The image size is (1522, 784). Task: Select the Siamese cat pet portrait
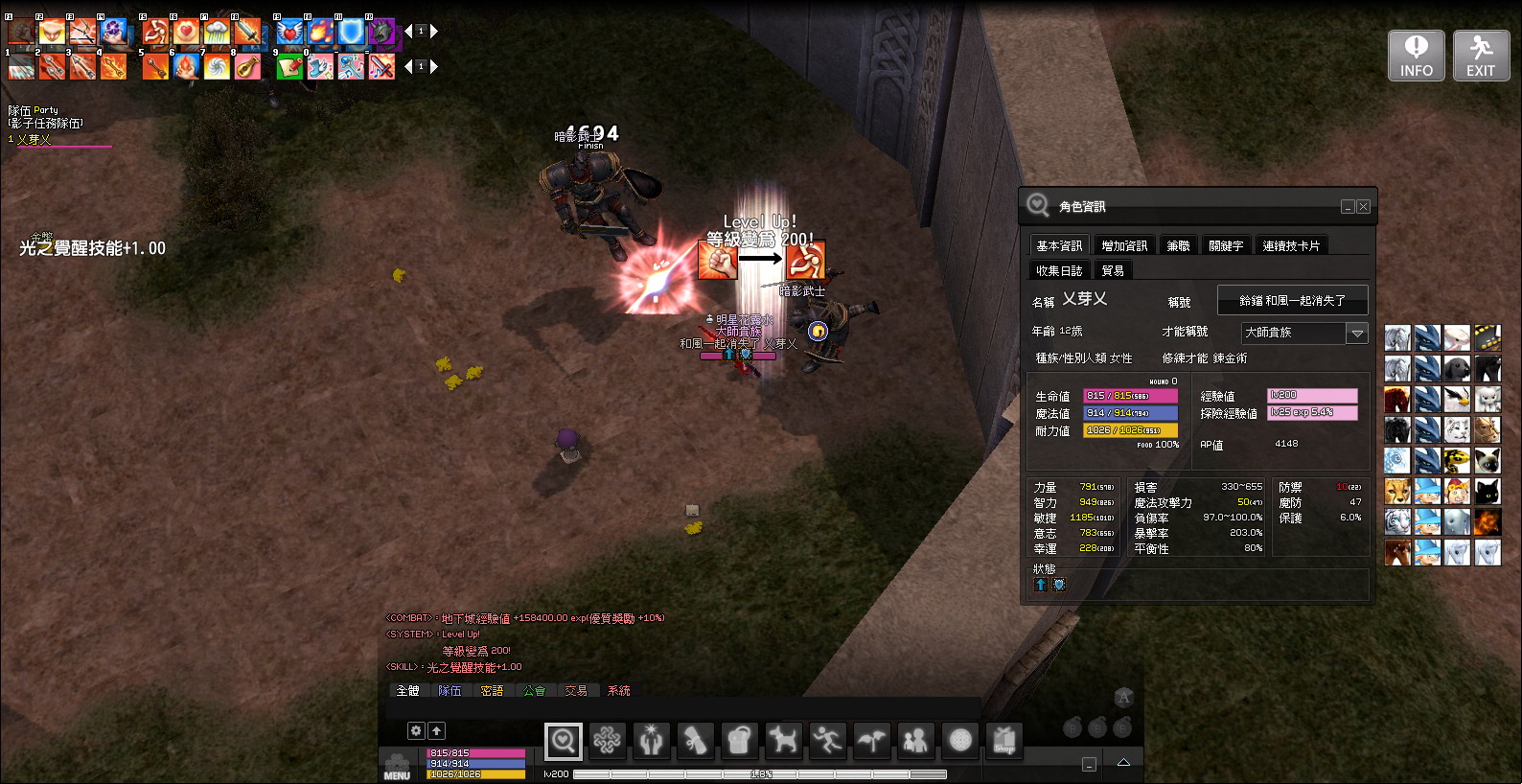tap(1487, 461)
